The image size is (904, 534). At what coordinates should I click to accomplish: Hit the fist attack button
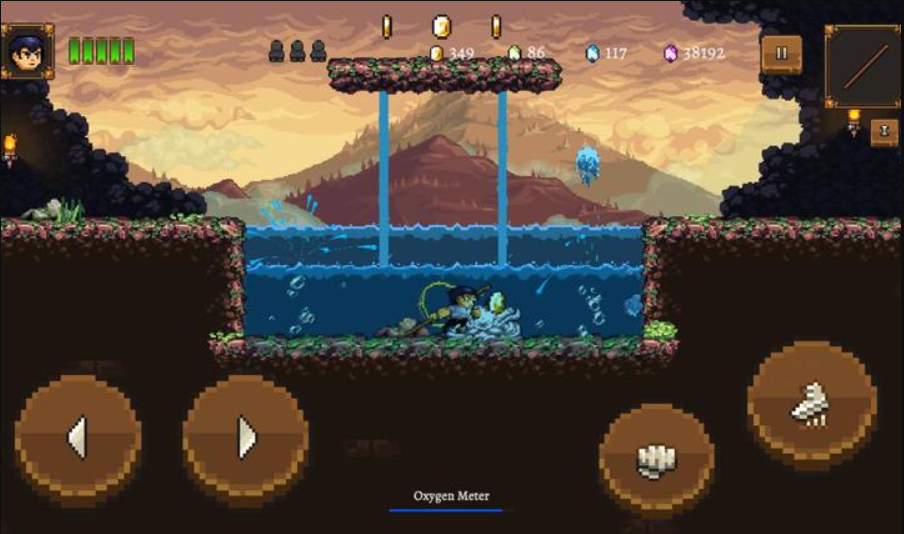coord(656,460)
